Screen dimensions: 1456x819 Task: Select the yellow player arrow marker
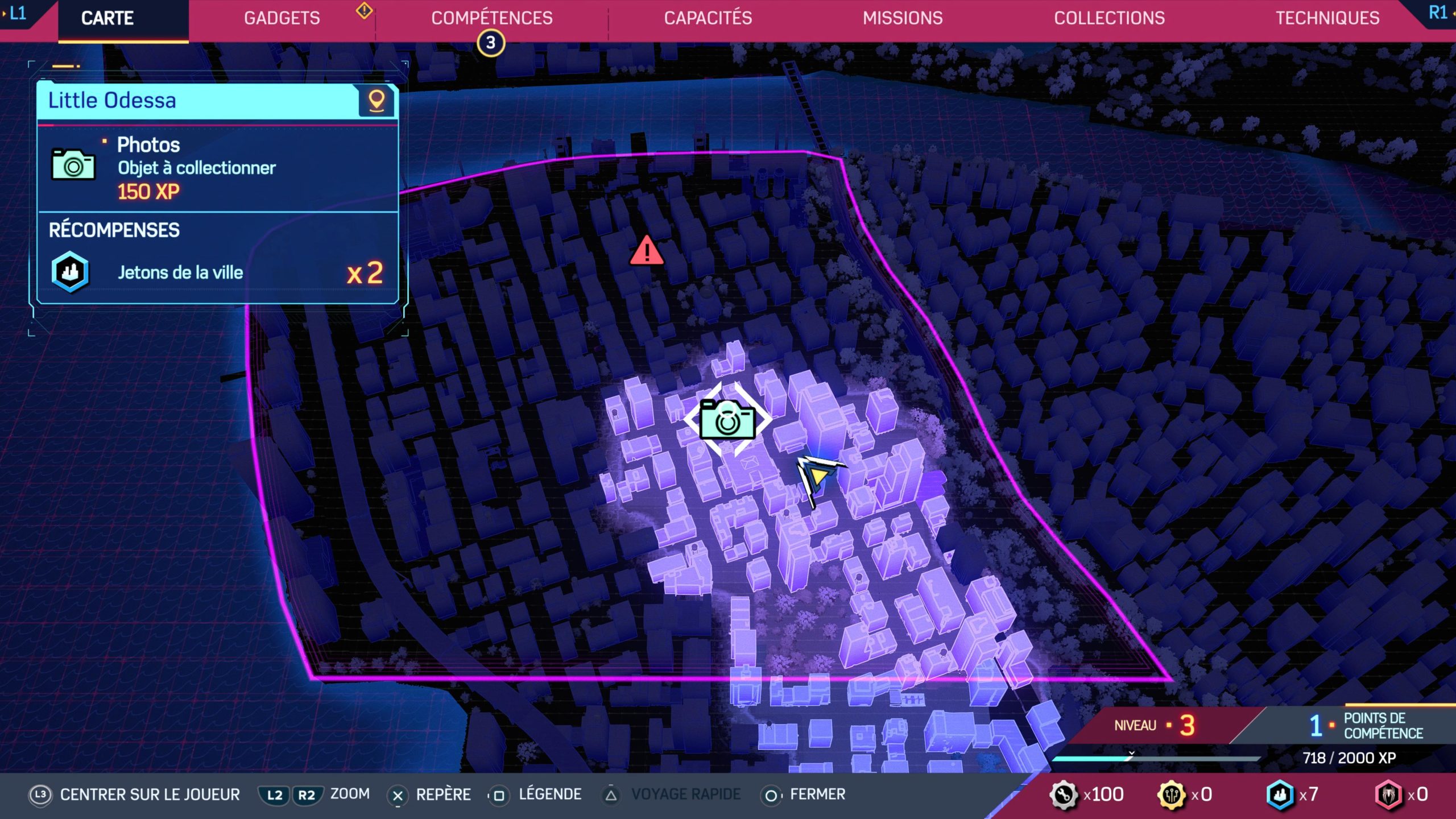pos(818,475)
